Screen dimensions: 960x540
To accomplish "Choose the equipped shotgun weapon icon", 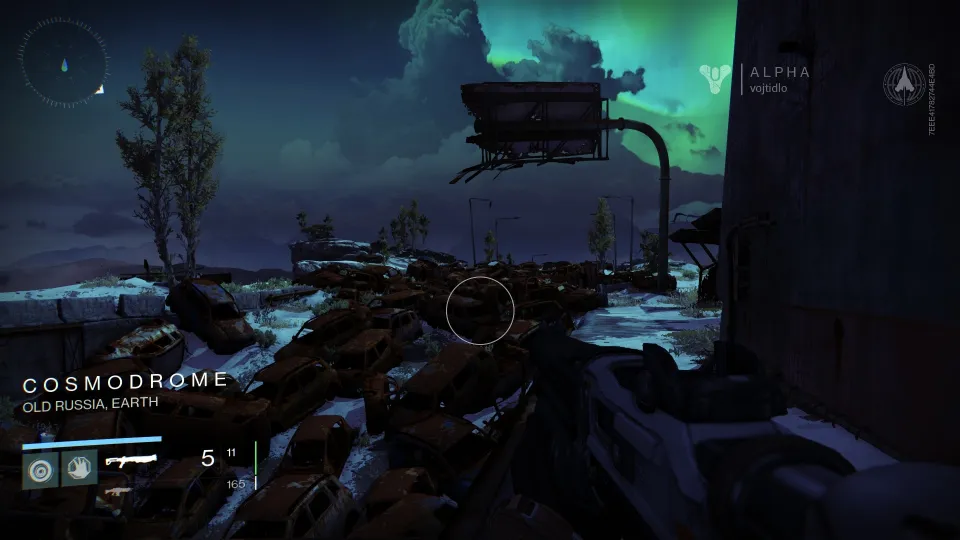I will (130, 461).
